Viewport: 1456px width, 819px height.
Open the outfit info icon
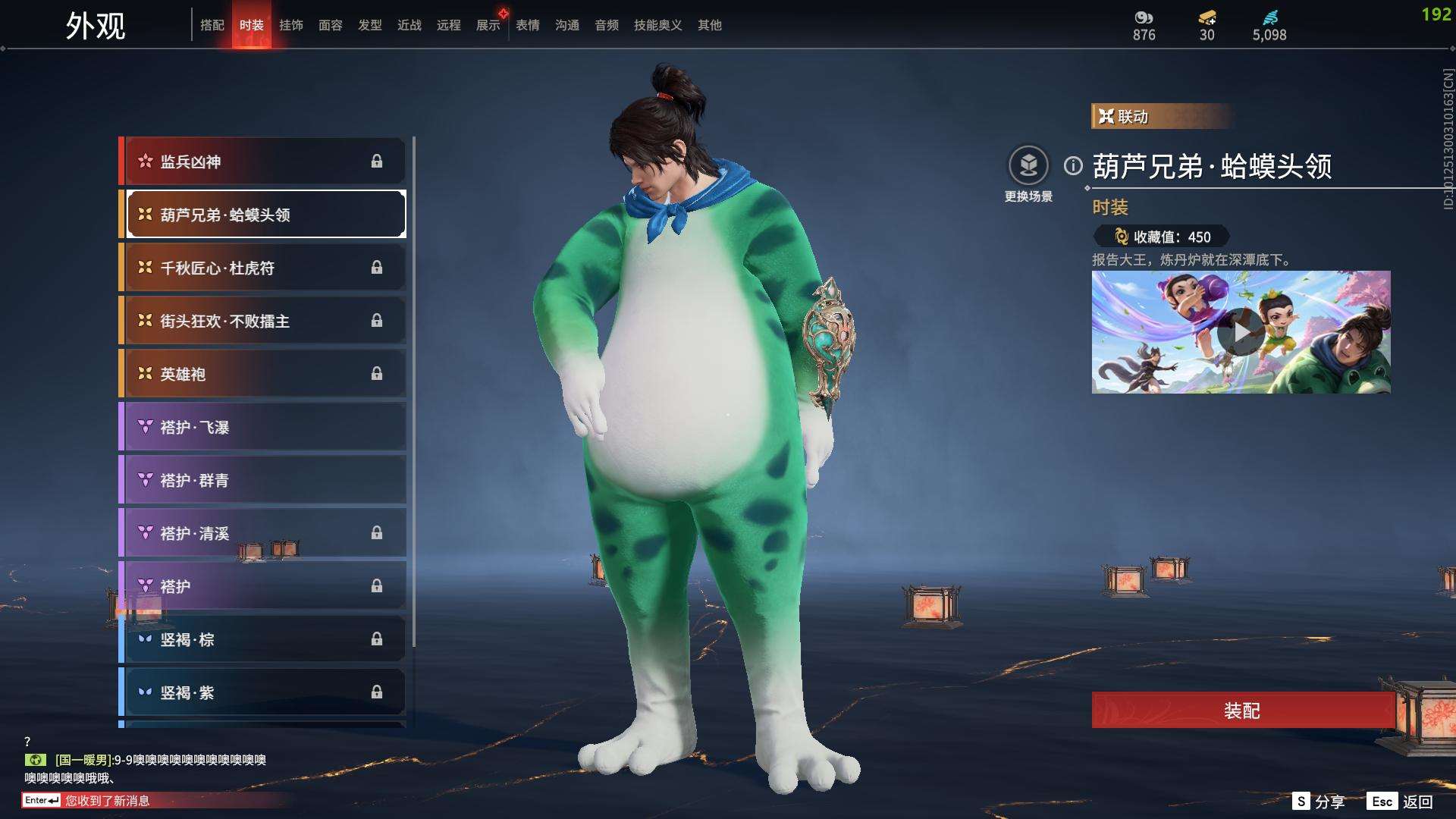tap(1073, 165)
